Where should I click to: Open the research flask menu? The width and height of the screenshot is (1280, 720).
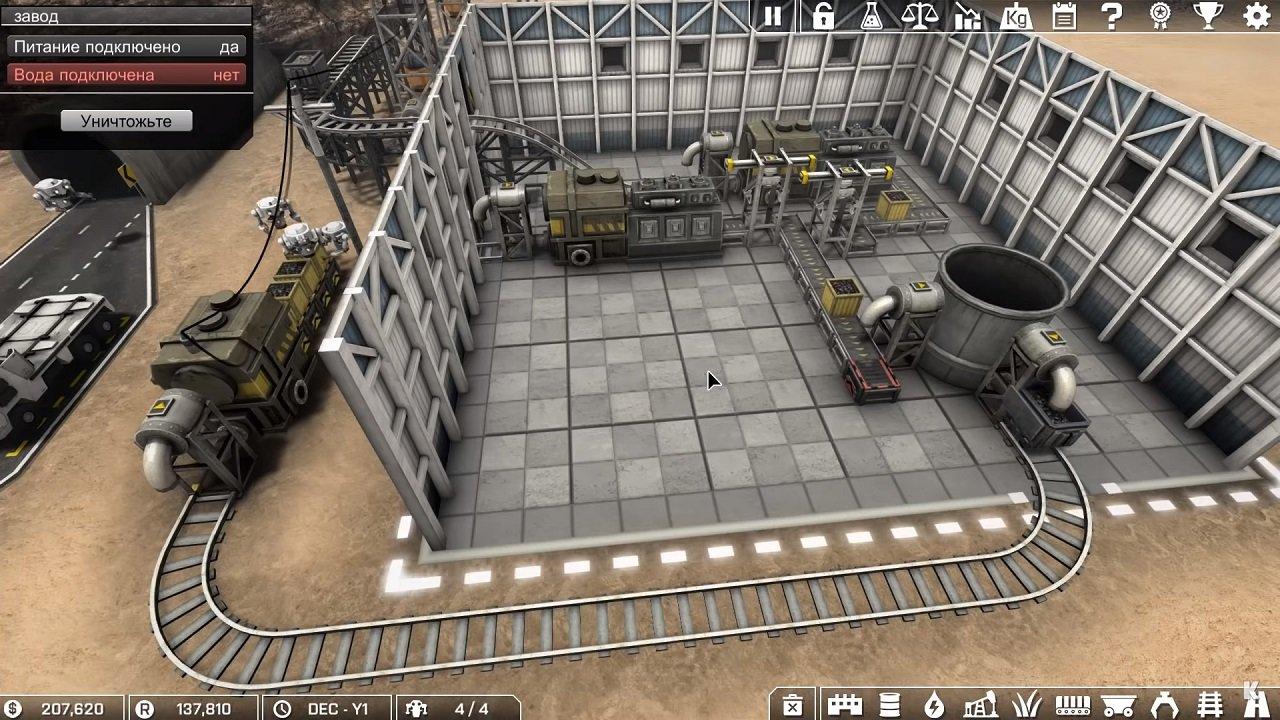coord(871,16)
